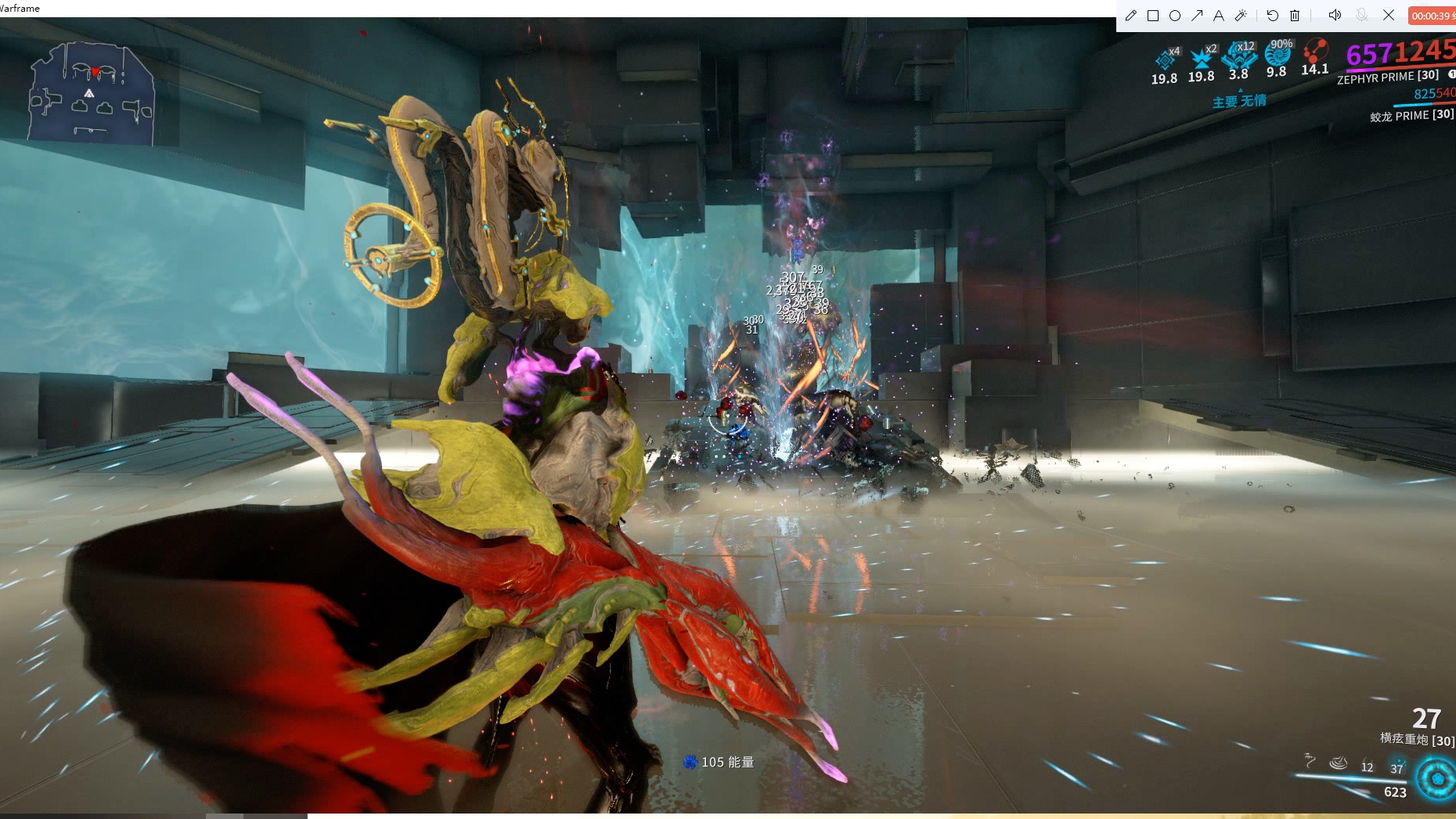The height and width of the screenshot is (819, 1456).
Task: Activate the Airburst swirl ability icon
Action: click(x=1339, y=762)
